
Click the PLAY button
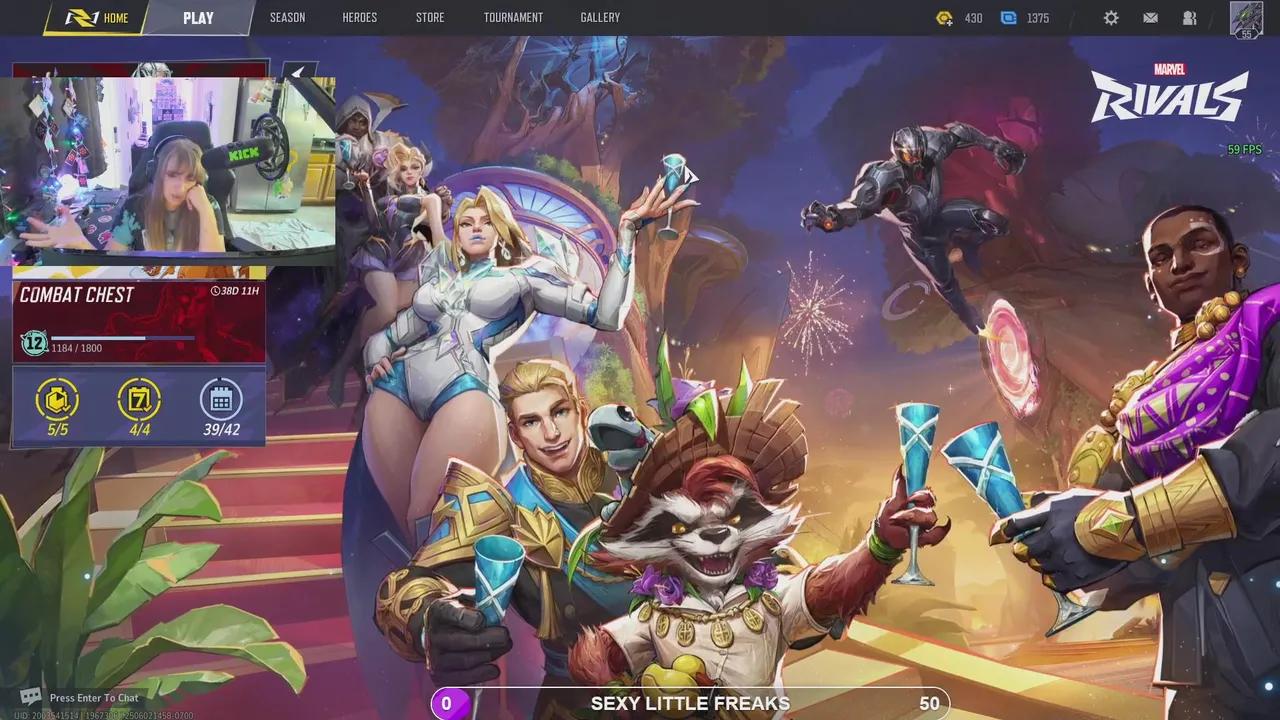click(x=197, y=17)
